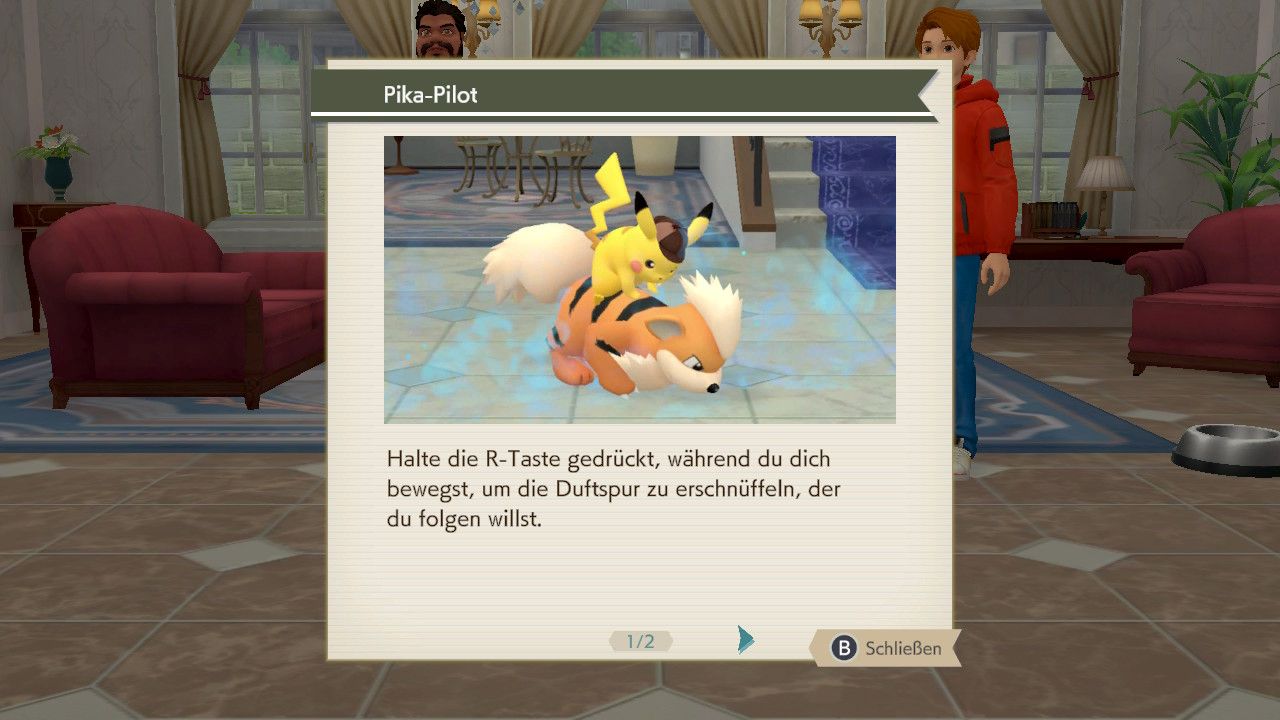Go to the next tutorial page arrow
Screen dimensions: 1280x720
(x=745, y=640)
